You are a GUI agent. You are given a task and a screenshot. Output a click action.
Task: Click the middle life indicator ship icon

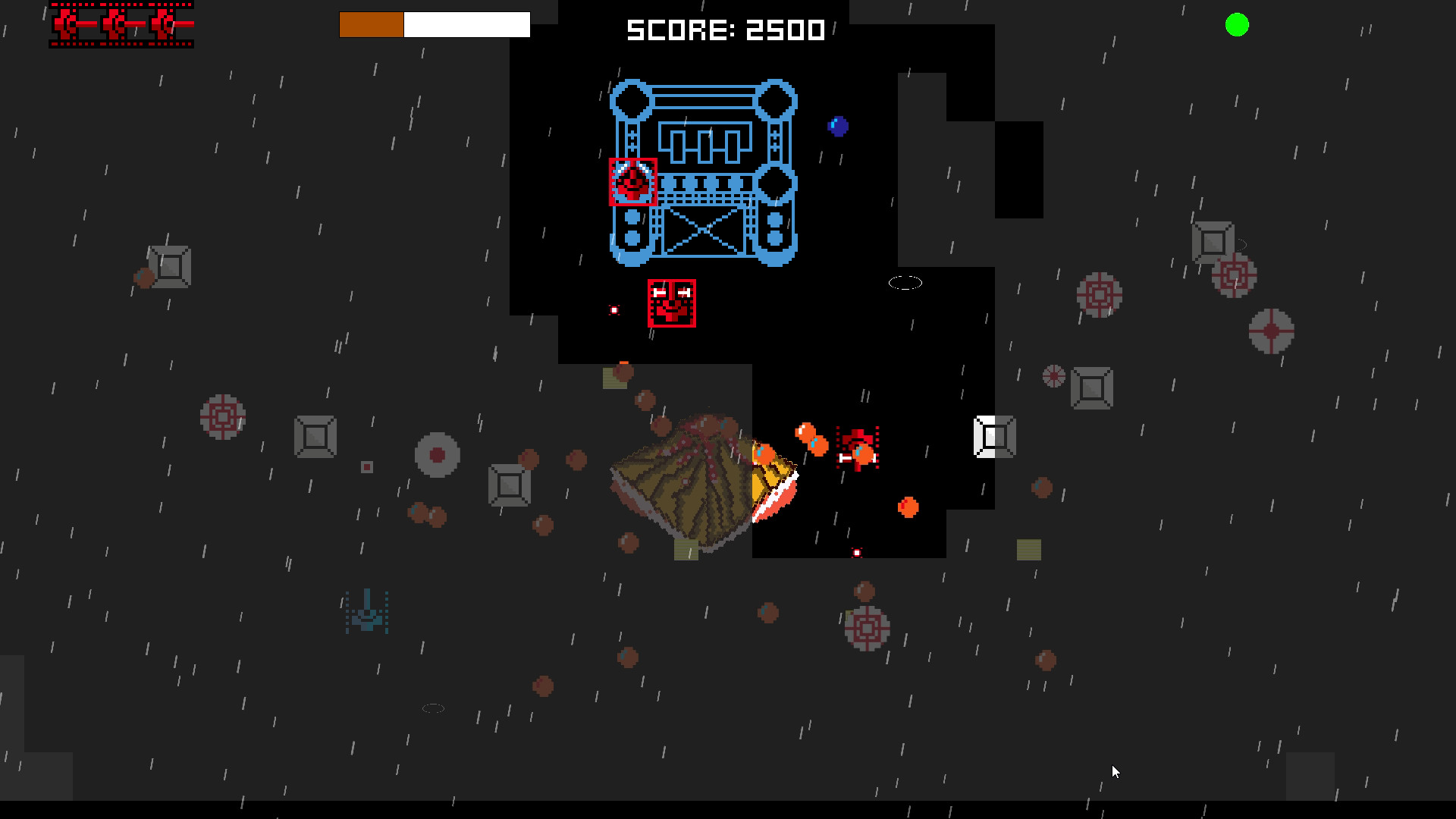(x=115, y=24)
